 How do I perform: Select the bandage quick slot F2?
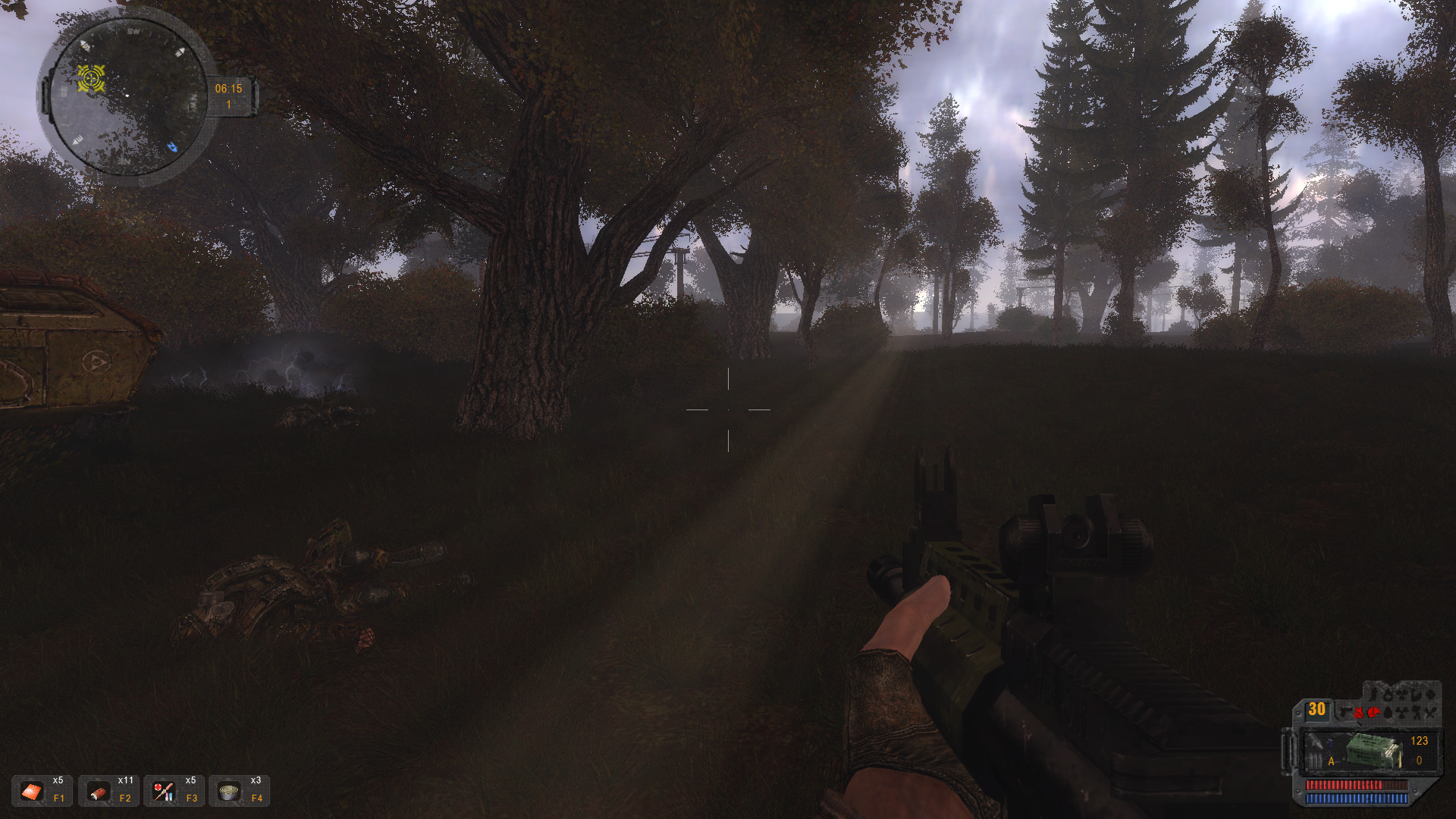click(x=98, y=792)
